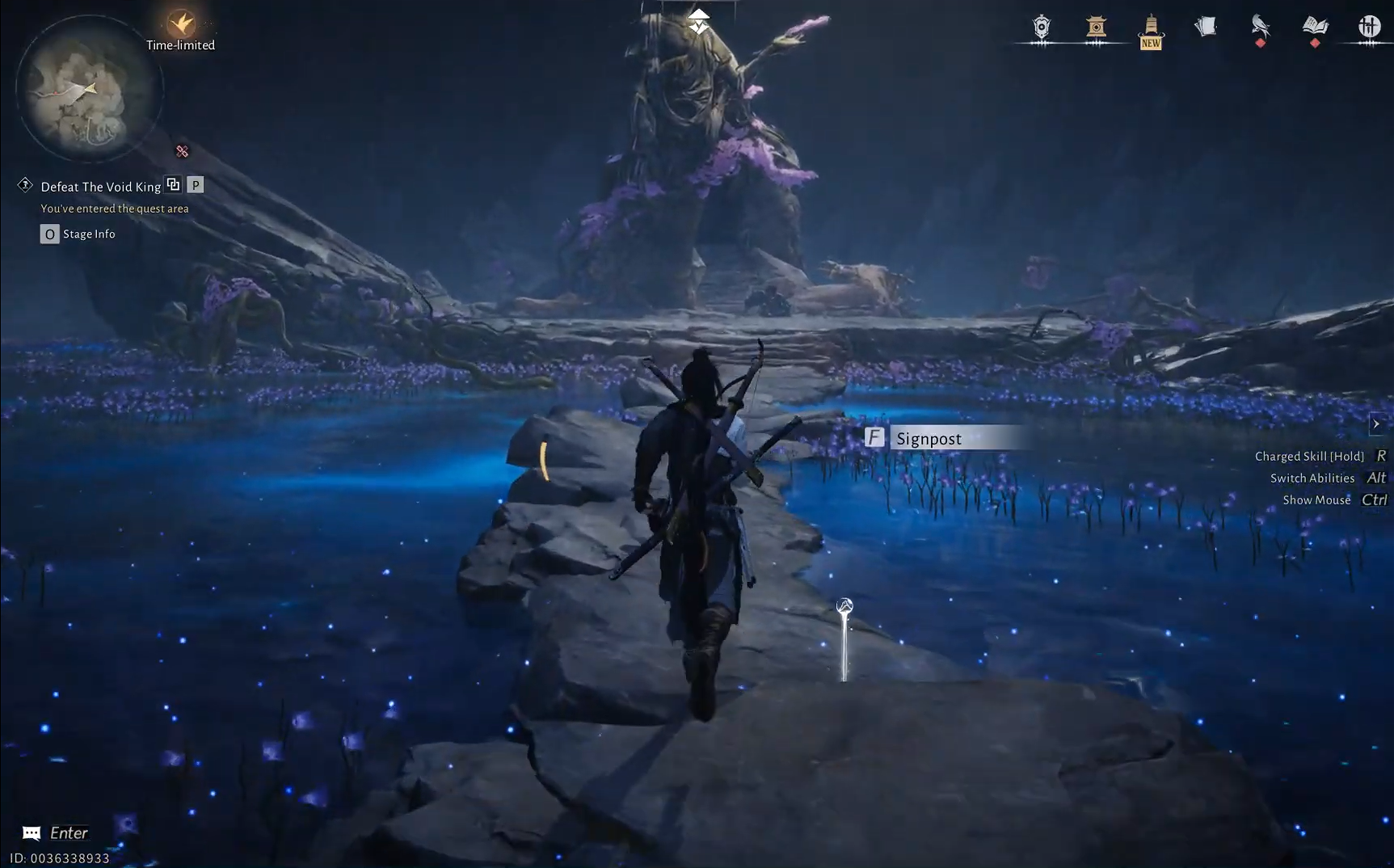This screenshot has width=1394, height=868.
Task: Toggle the P party option on the quest
Action: coord(194,184)
